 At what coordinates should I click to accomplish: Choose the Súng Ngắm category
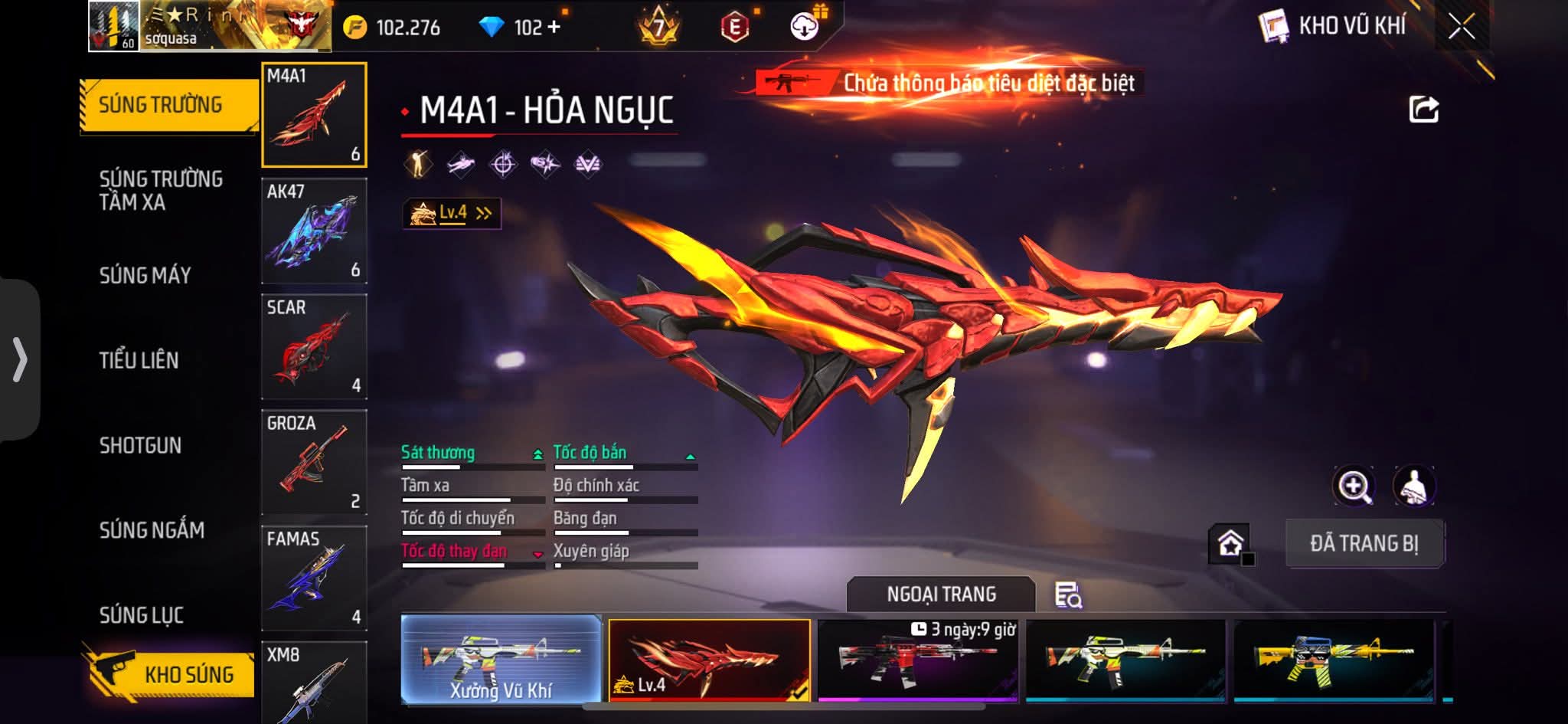coord(152,529)
